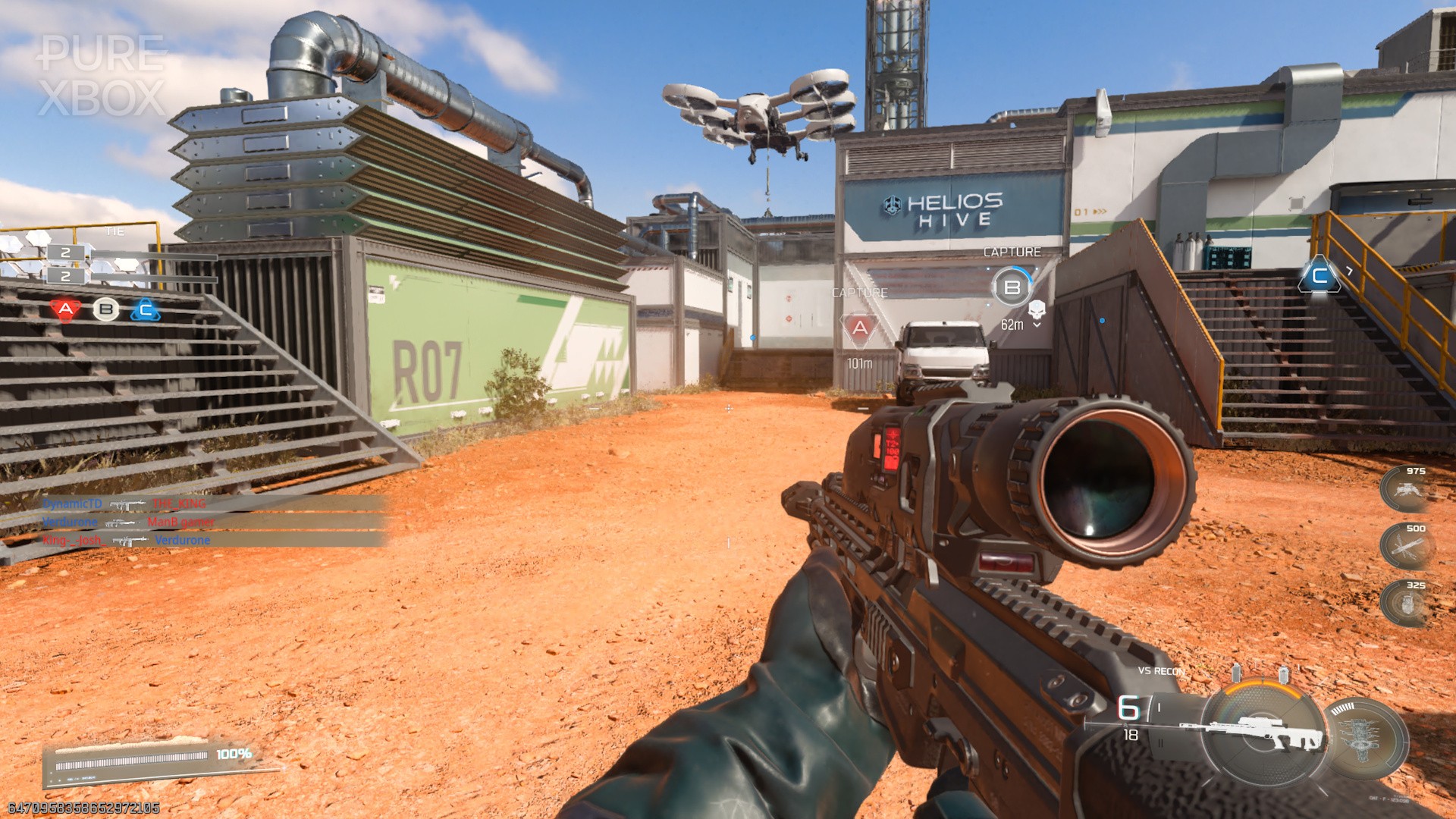Screen dimensions: 1456x819
Task: Select the blue objective C icon
Action: pyautogui.click(x=144, y=309)
